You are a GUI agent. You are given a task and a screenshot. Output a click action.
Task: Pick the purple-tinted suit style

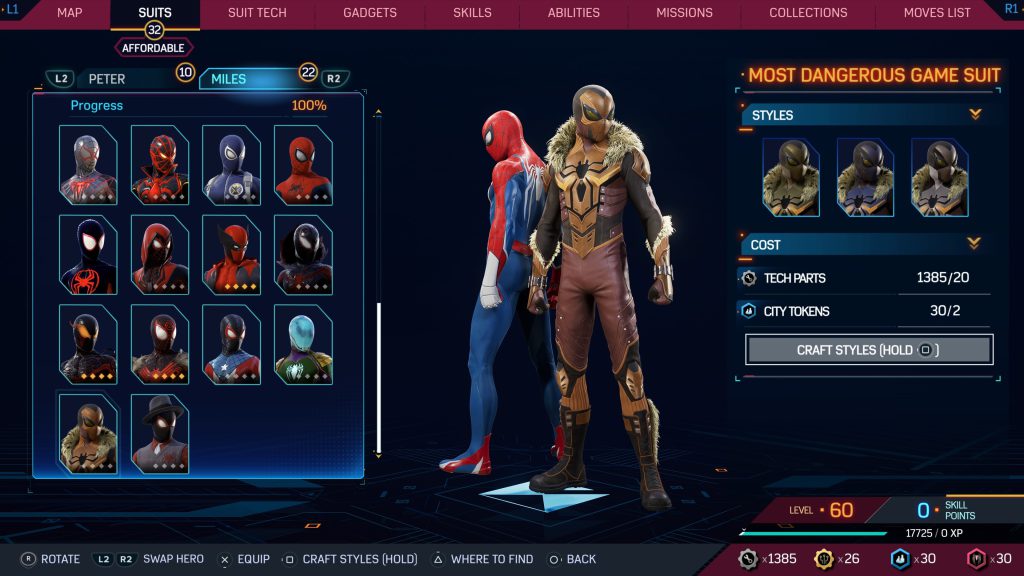point(865,177)
